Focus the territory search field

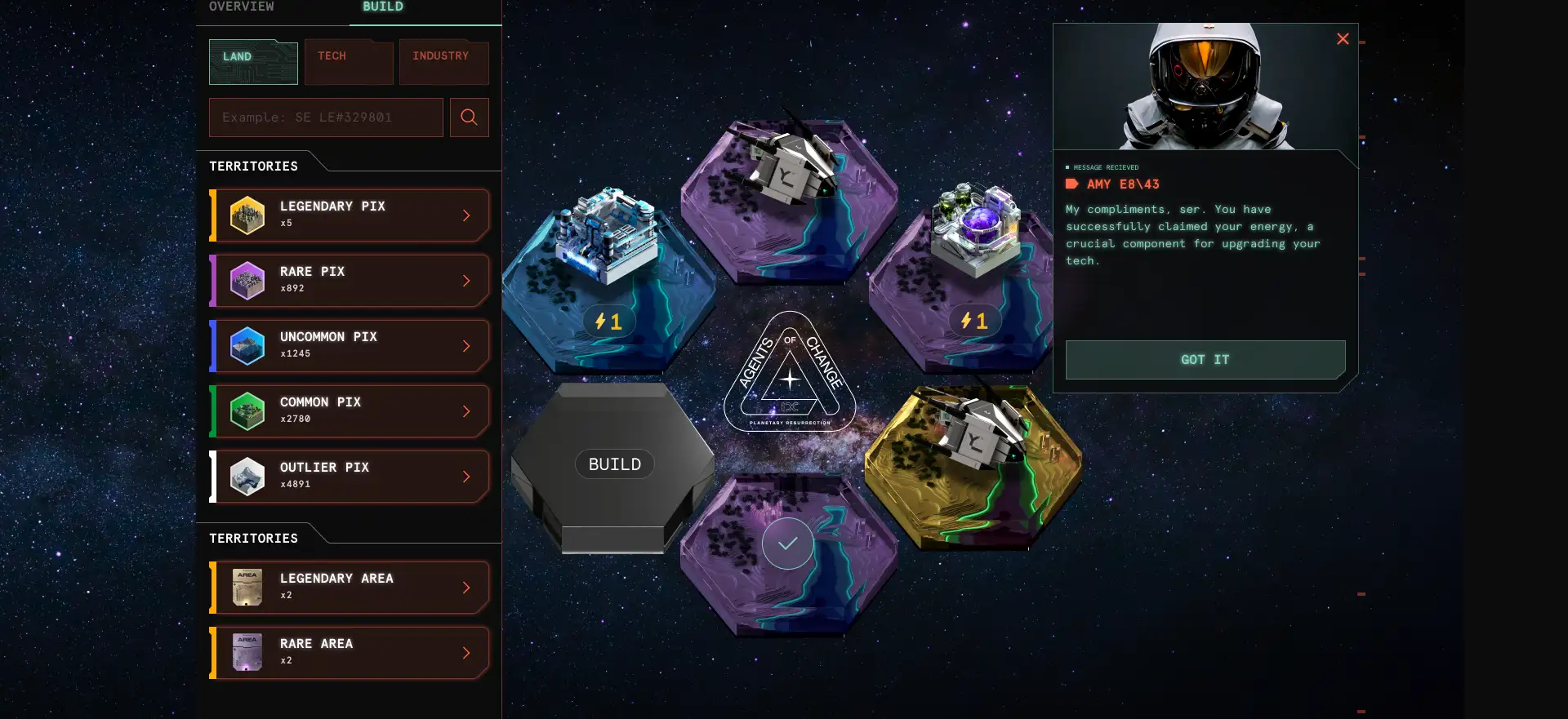pyautogui.click(x=326, y=118)
